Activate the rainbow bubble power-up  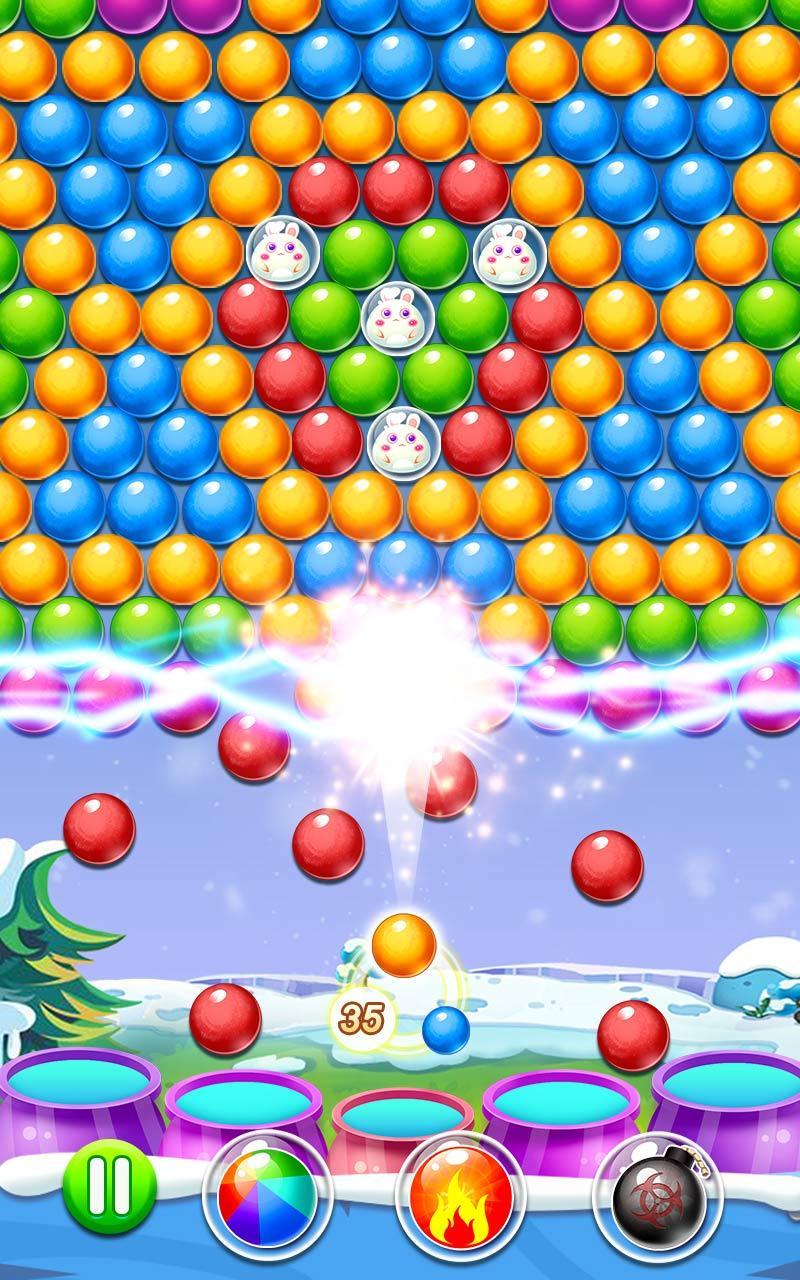pyautogui.click(x=266, y=1195)
